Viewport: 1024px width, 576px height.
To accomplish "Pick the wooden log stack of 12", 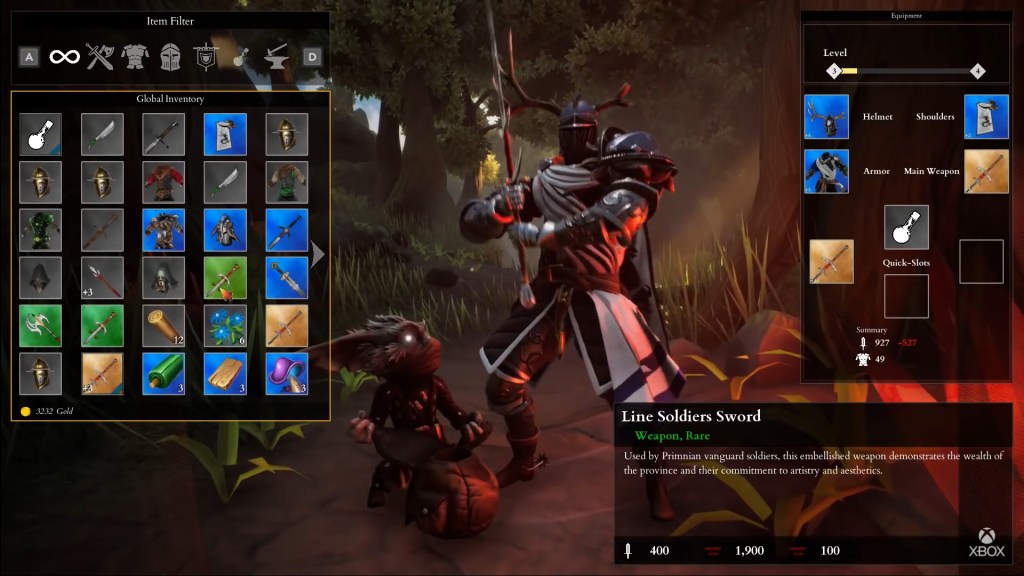I will coord(164,326).
